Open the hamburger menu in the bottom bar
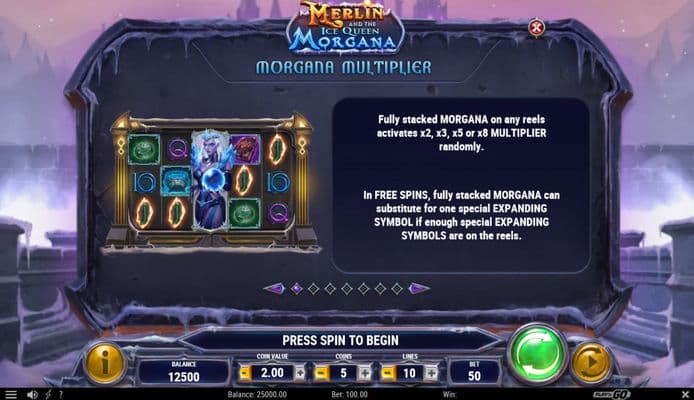The image size is (694, 400). click(x=11, y=394)
